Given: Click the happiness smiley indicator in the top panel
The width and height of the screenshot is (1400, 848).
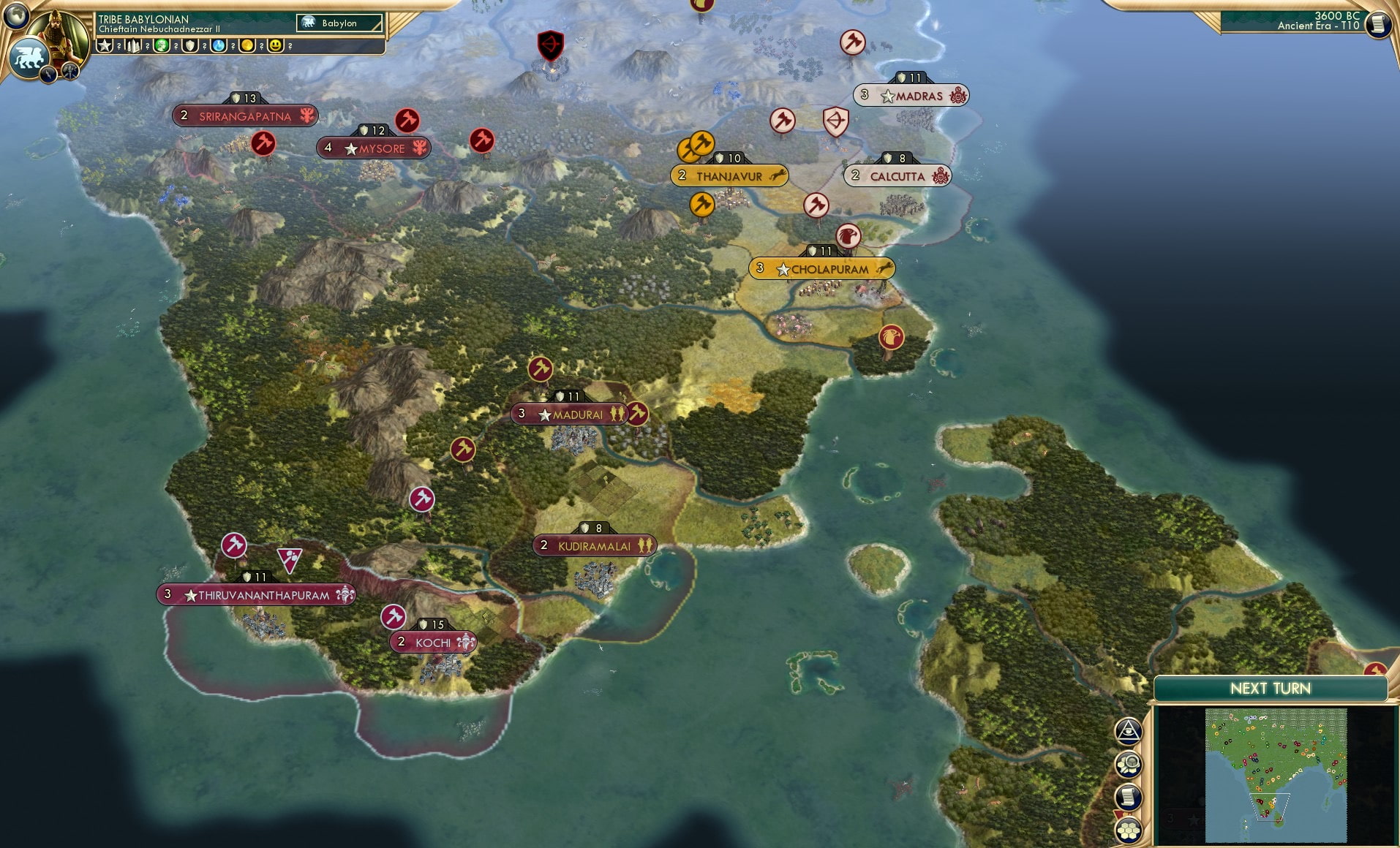Looking at the screenshot, I should [x=275, y=45].
